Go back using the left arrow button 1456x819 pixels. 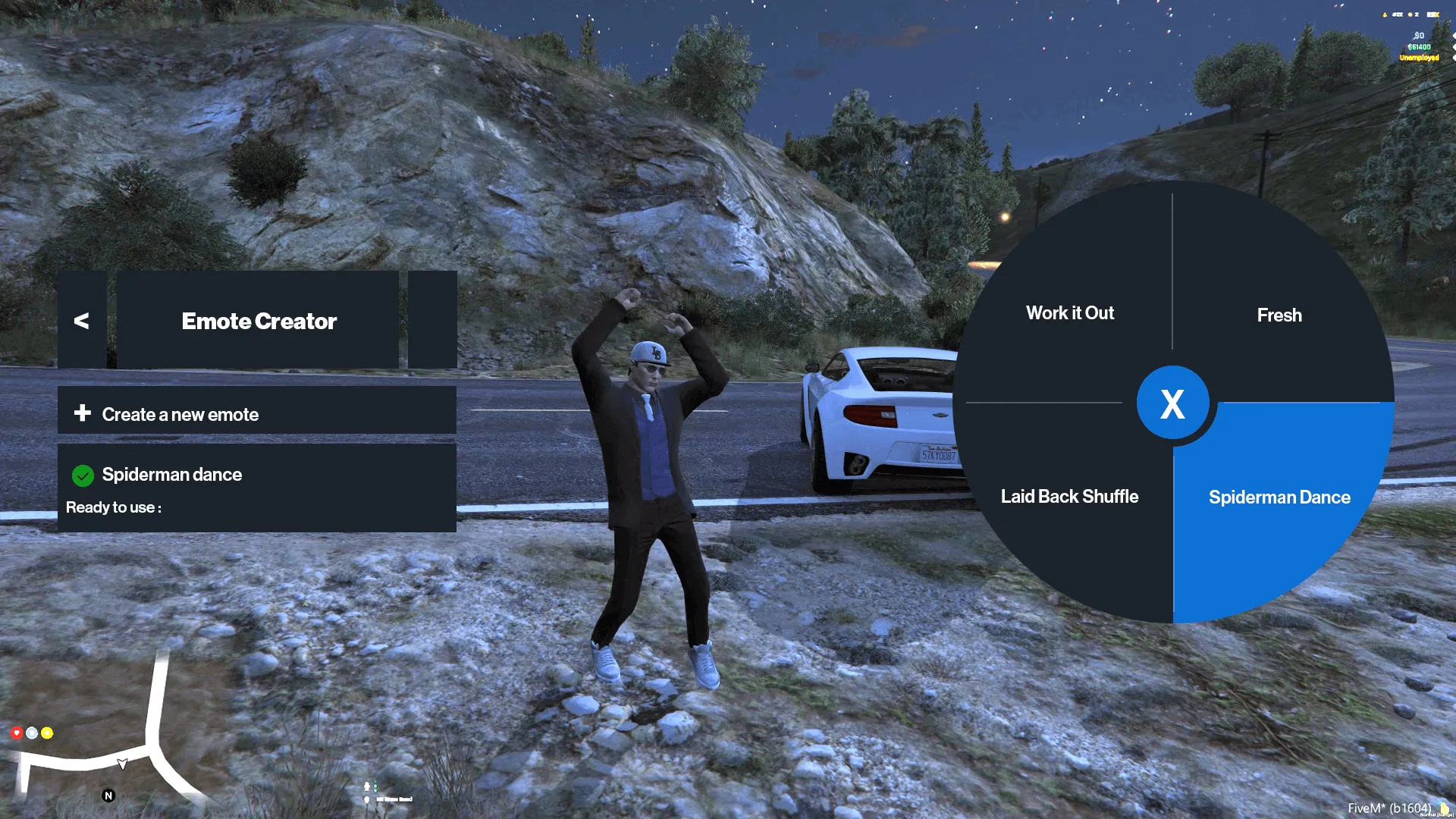coord(82,321)
